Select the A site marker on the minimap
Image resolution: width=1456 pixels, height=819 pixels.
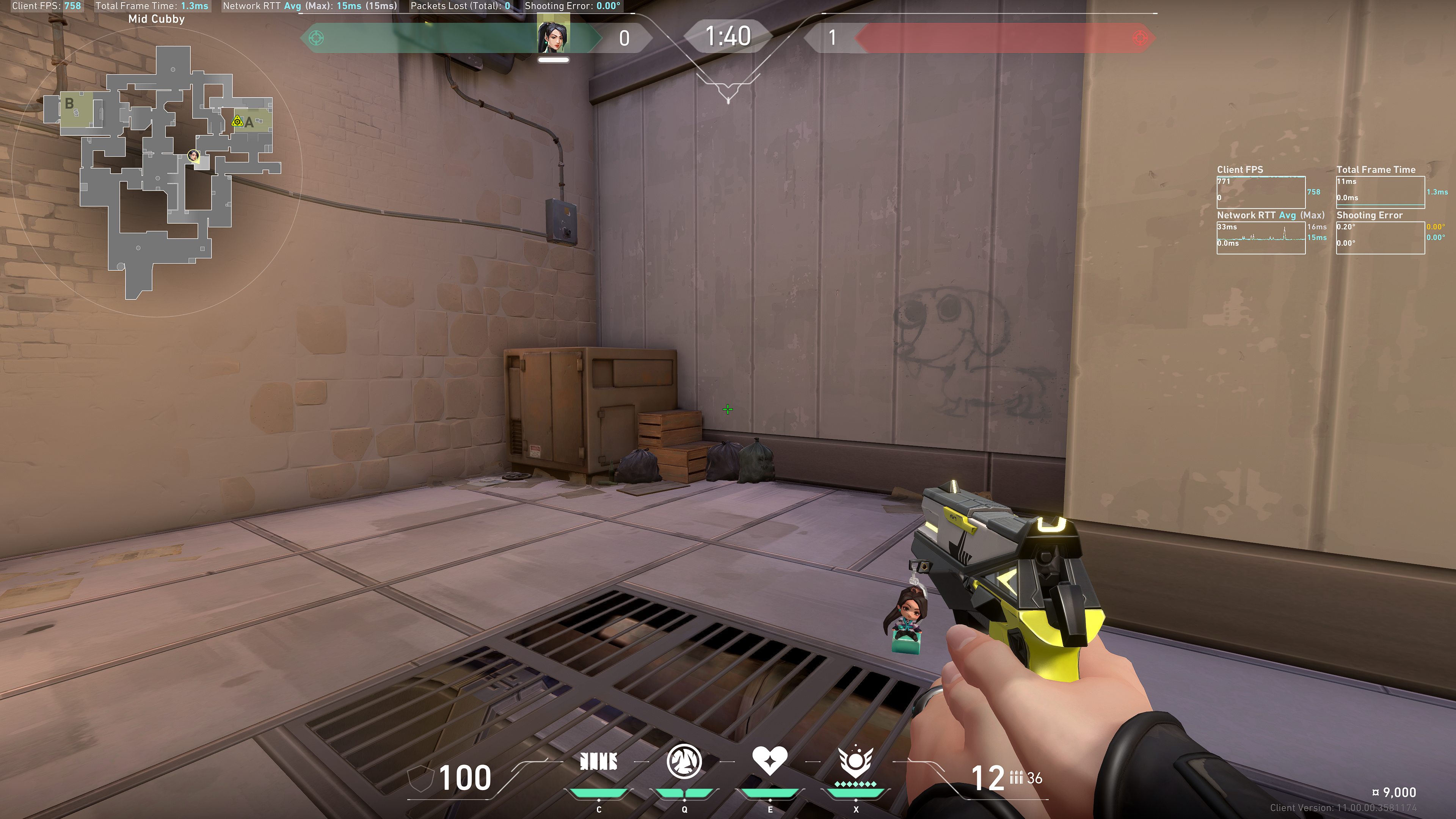[x=249, y=122]
